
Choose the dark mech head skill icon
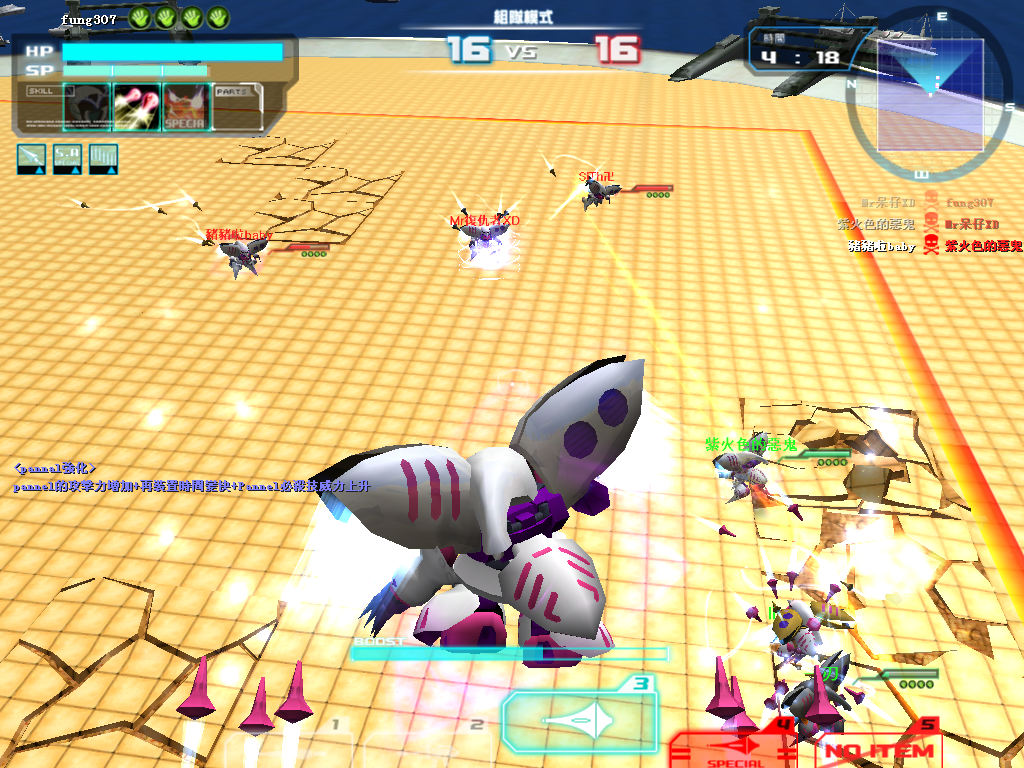pos(85,107)
